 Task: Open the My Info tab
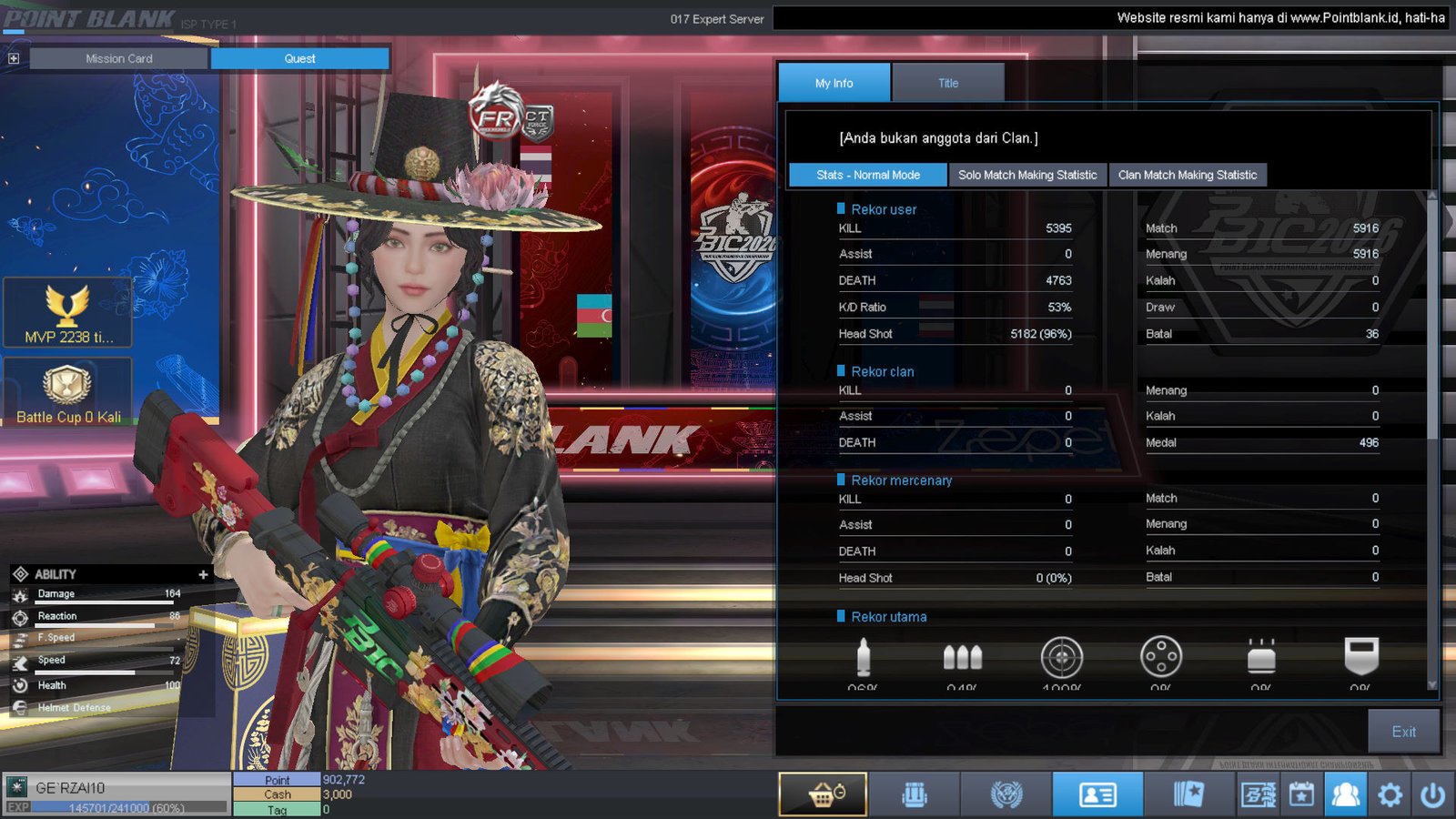(x=834, y=83)
